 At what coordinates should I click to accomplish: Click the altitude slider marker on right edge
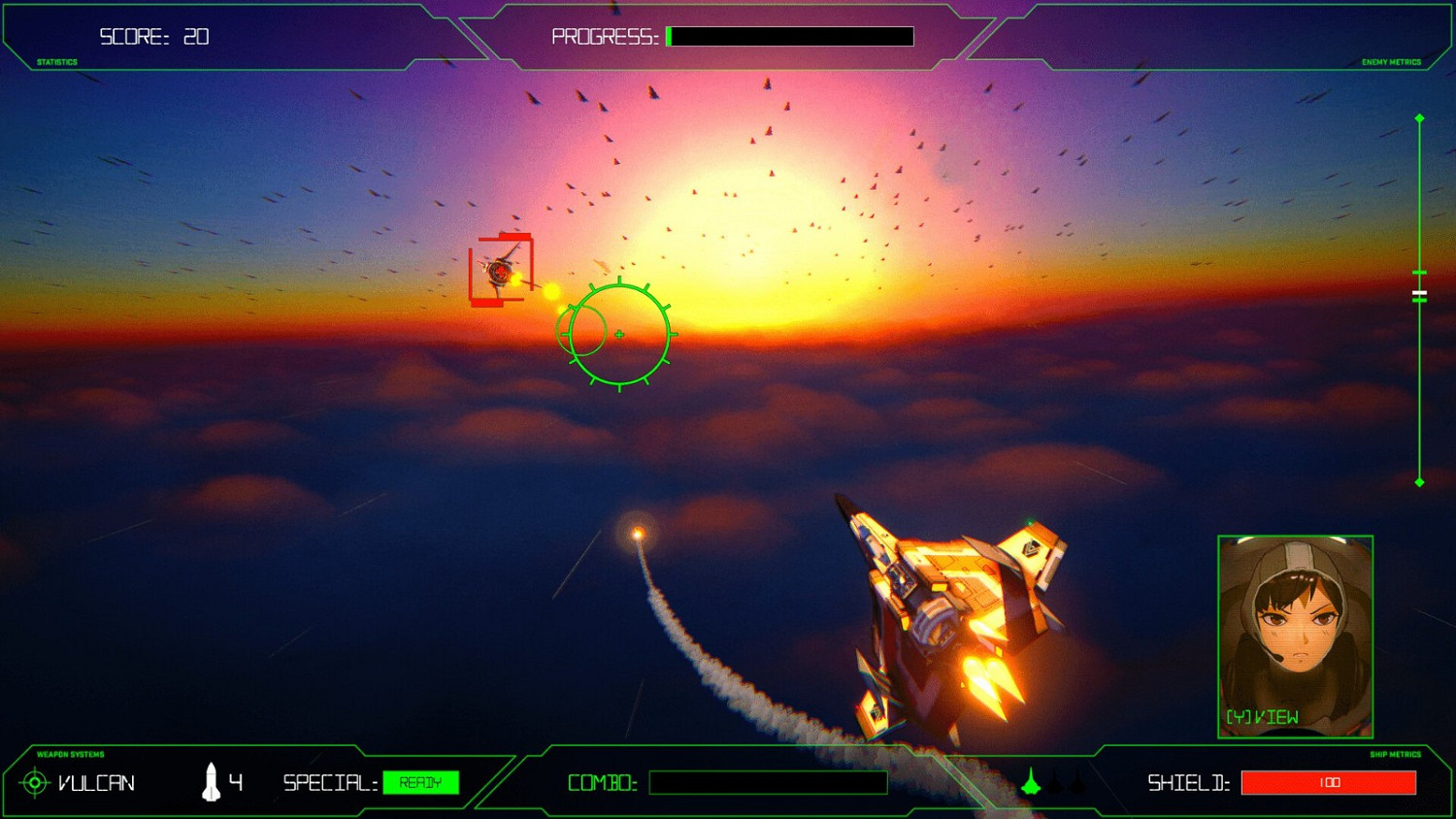1418,292
